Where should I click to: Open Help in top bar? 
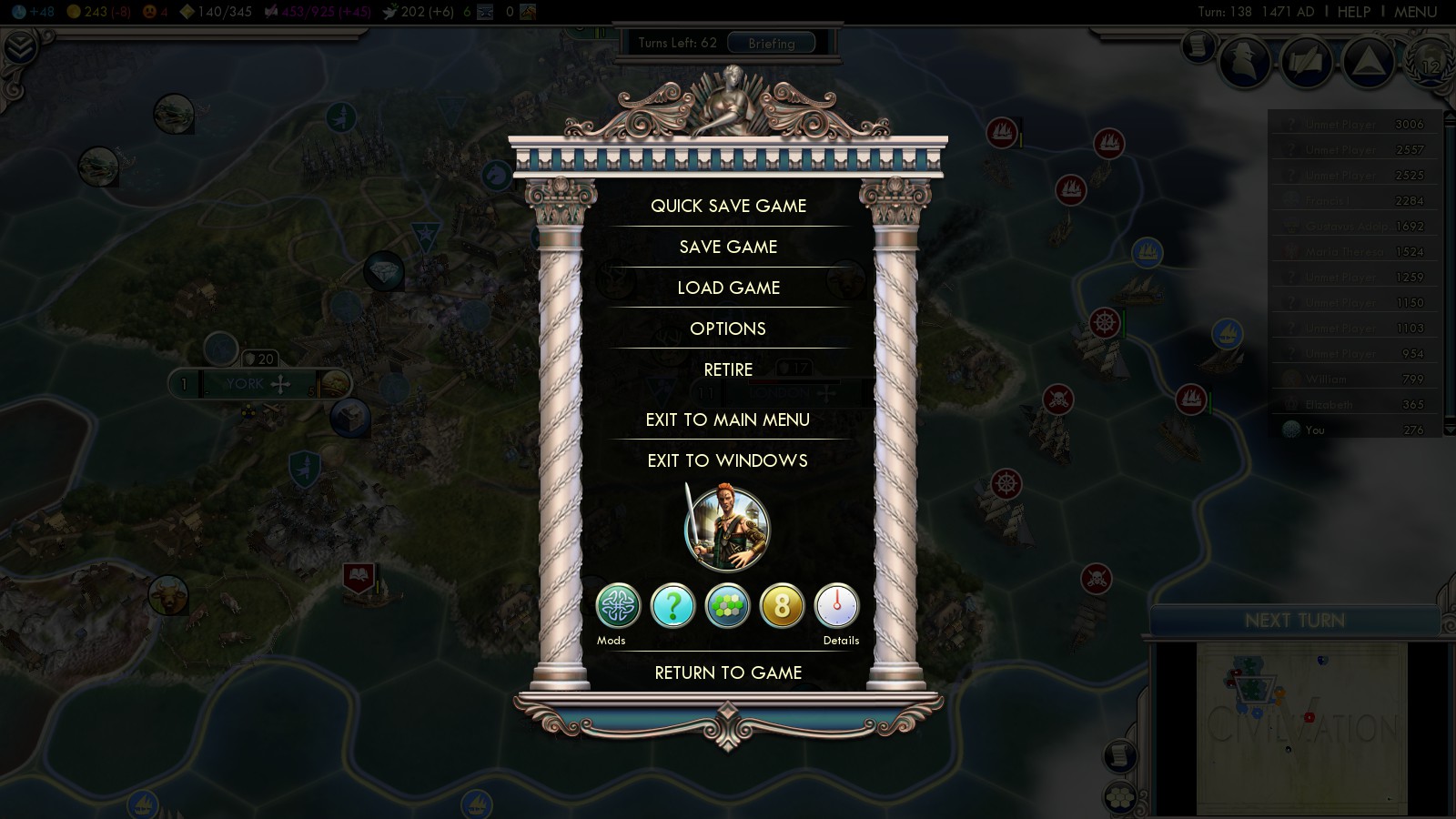(1353, 12)
